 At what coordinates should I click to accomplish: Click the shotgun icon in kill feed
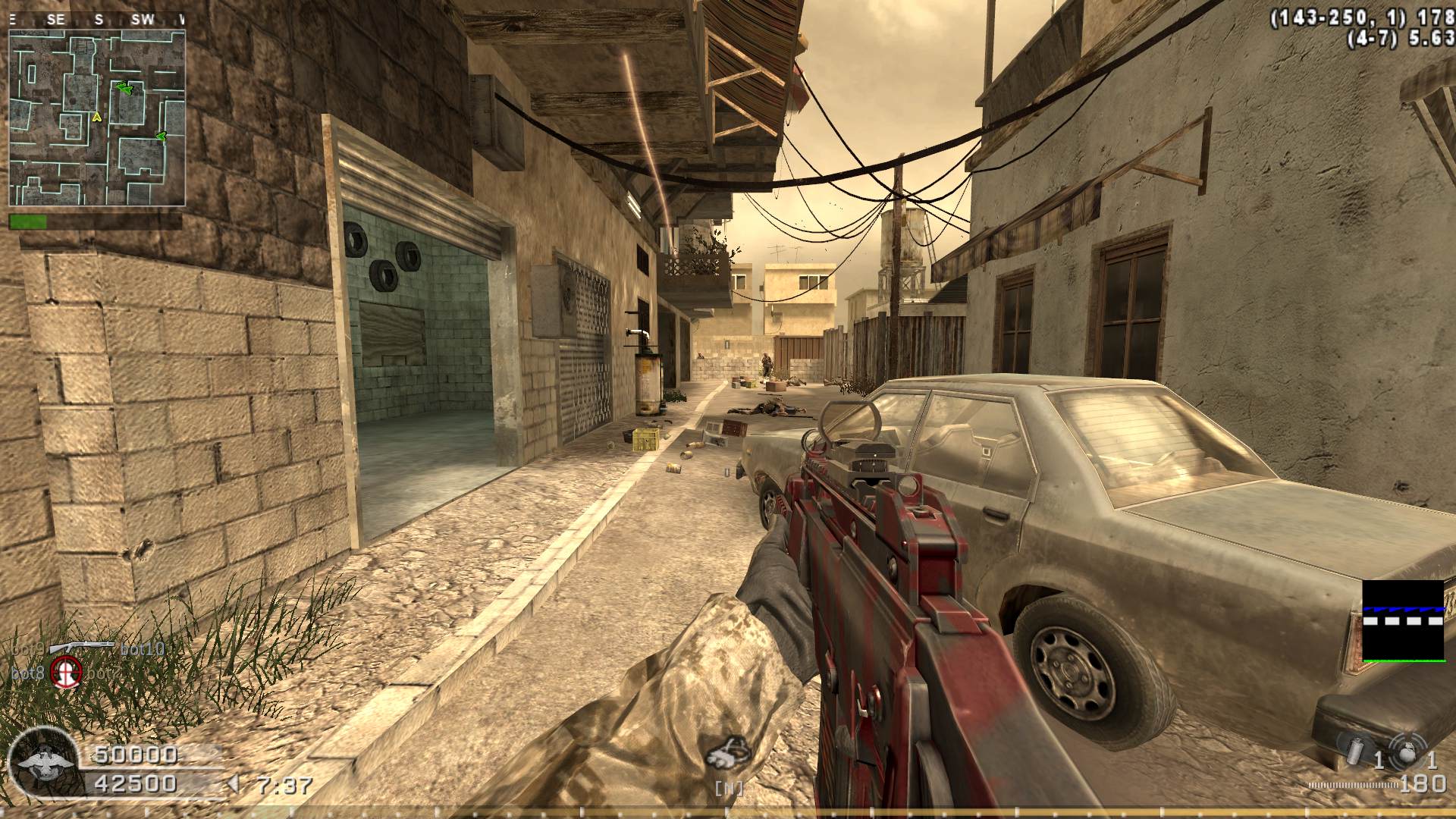click(82, 647)
